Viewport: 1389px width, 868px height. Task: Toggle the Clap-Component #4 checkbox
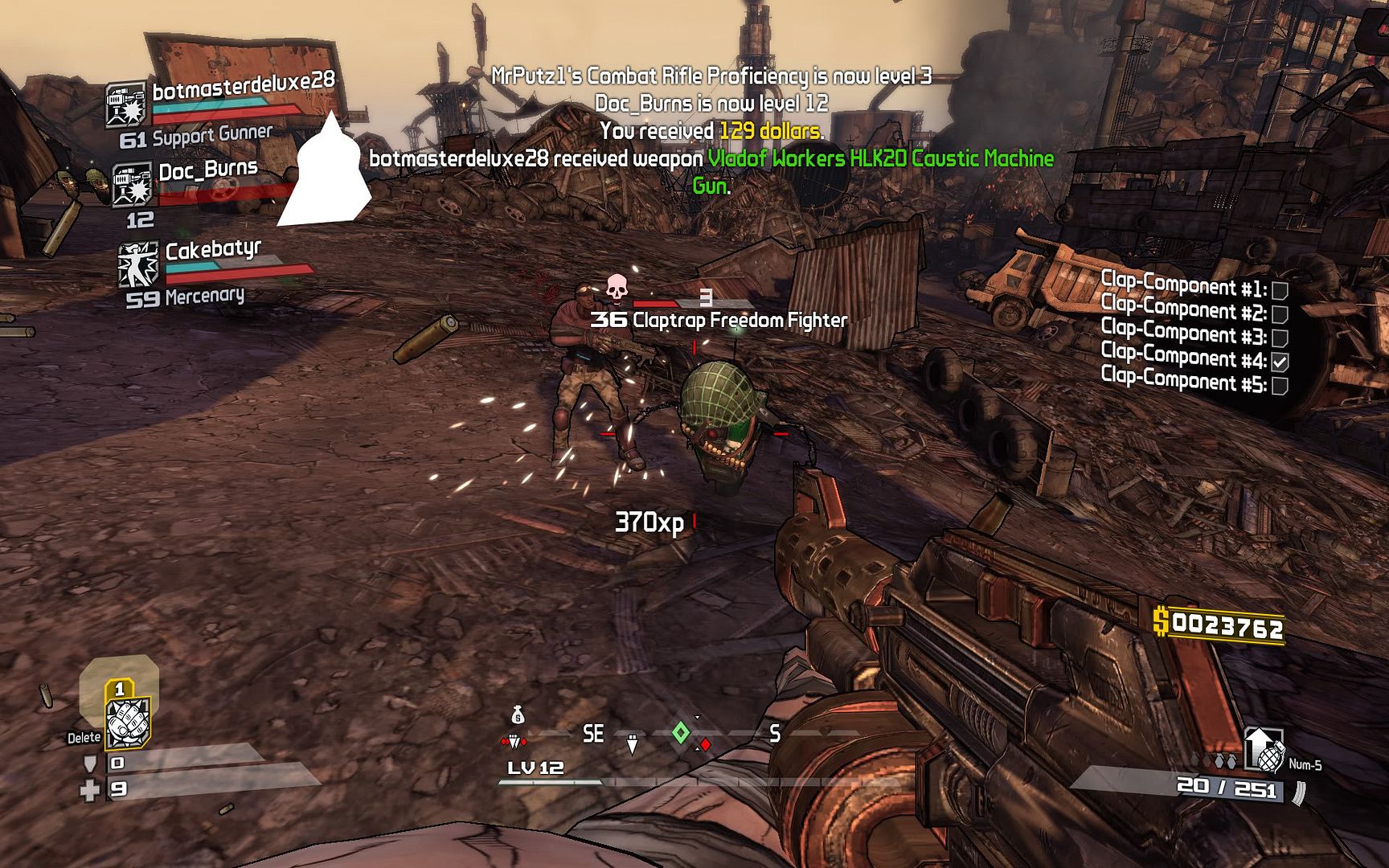click(1280, 362)
